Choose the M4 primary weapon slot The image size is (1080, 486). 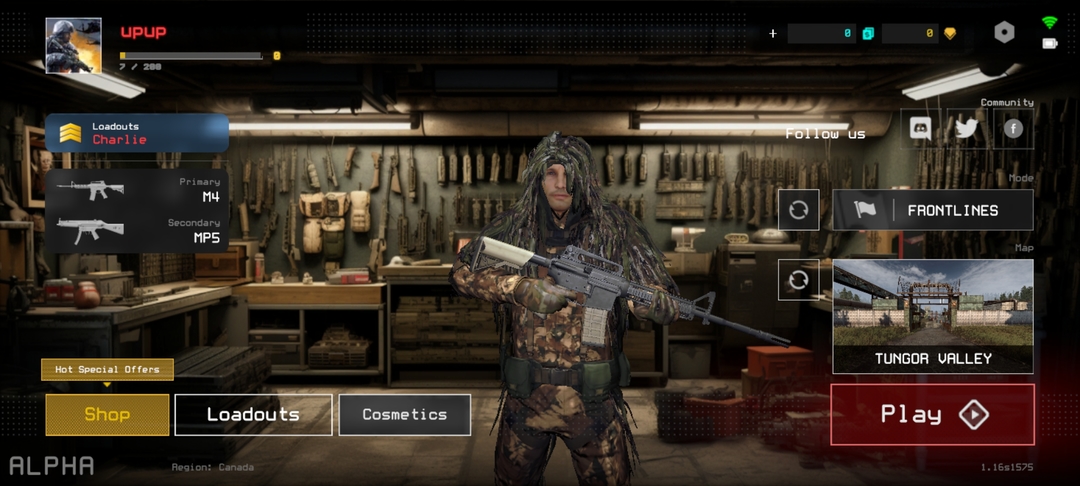coord(137,189)
